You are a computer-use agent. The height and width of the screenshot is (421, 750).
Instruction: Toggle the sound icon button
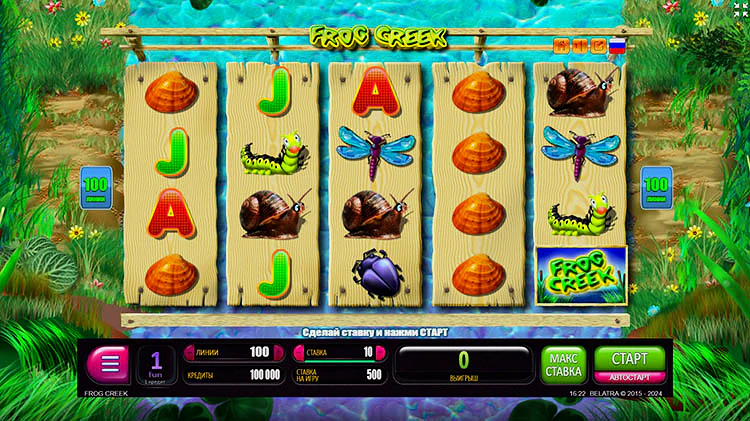click(580, 45)
